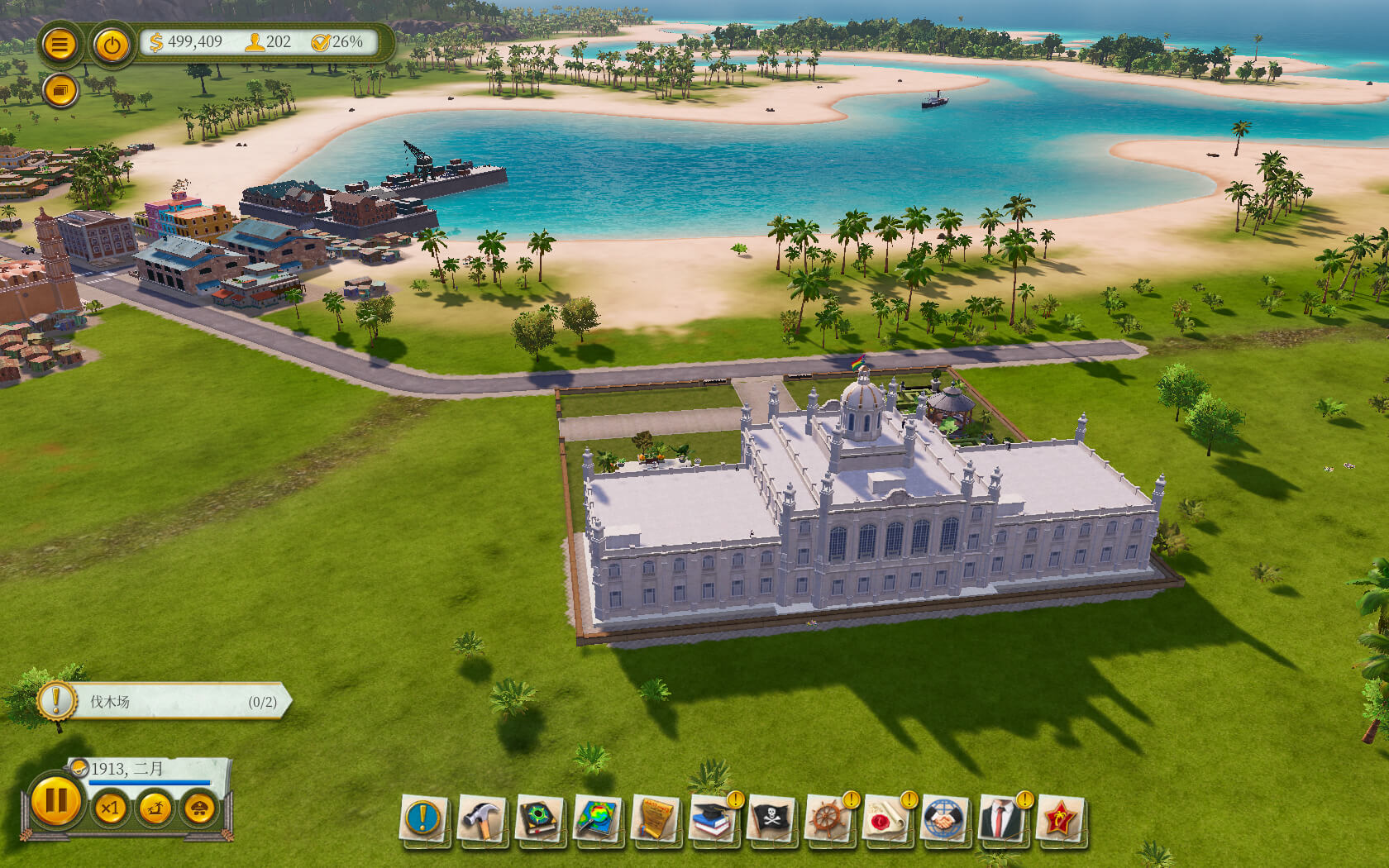This screenshot has height=868, width=1389.
Task: Open the hammer build menu
Action: coord(482,818)
